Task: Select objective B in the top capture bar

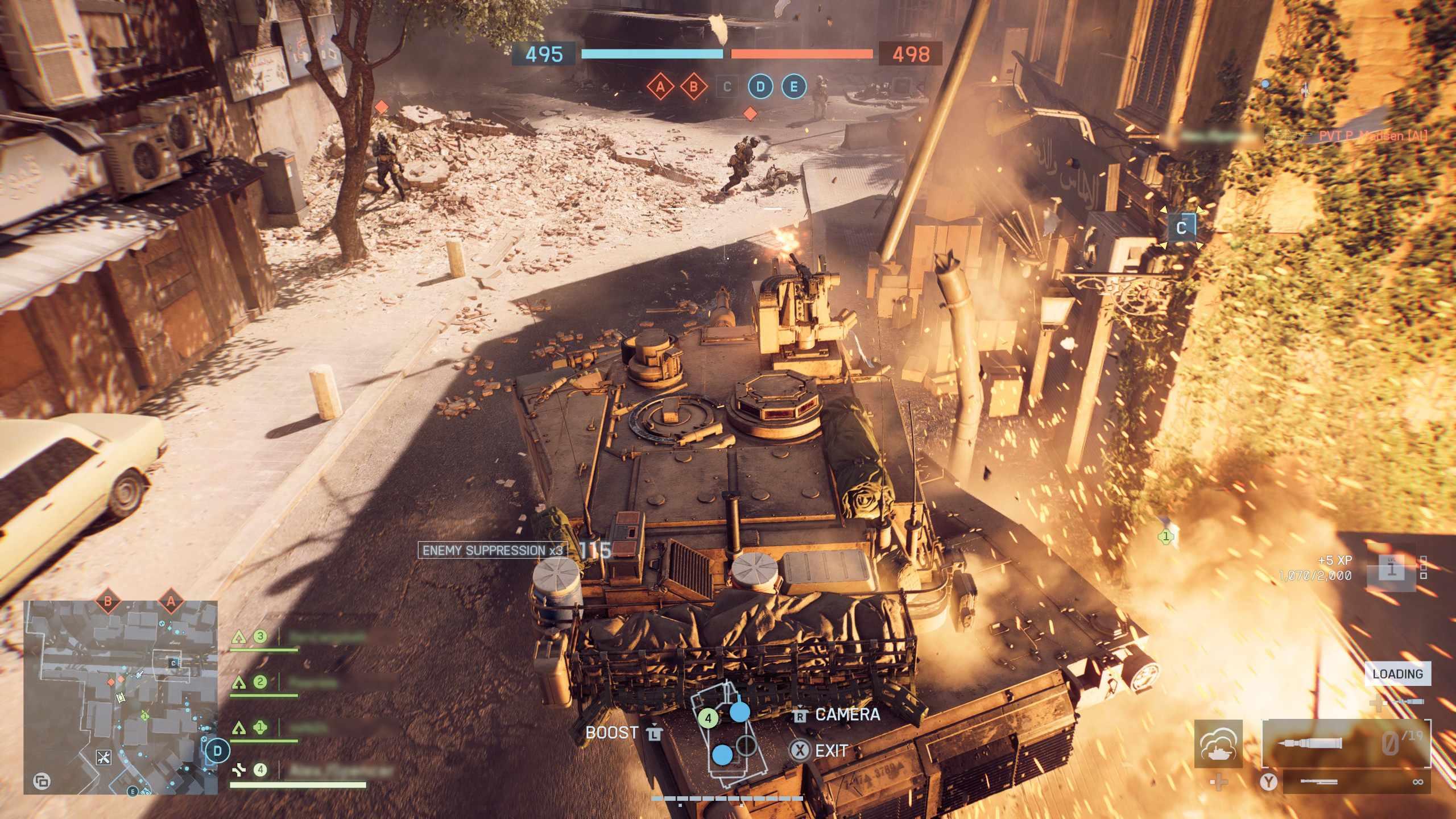Action: click(x=693, y=87)
